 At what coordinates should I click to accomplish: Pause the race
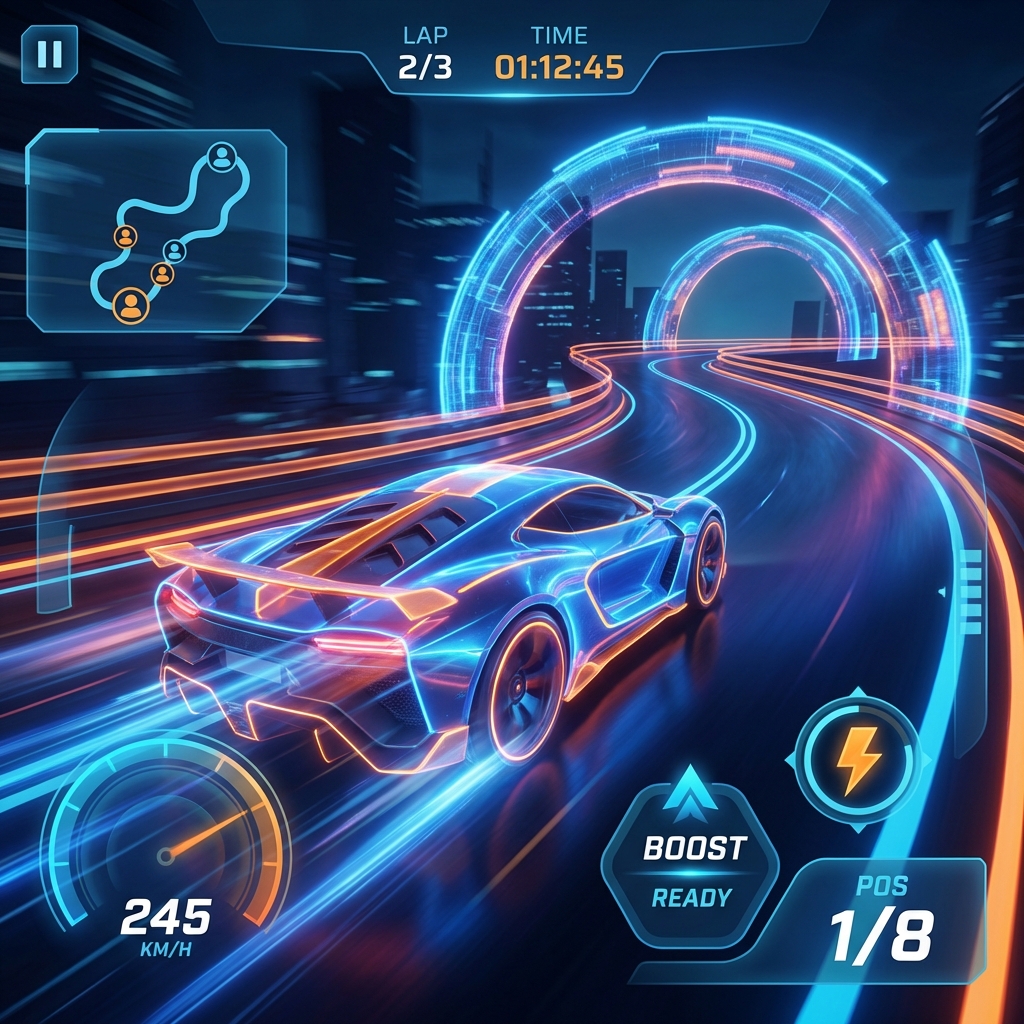49,53
